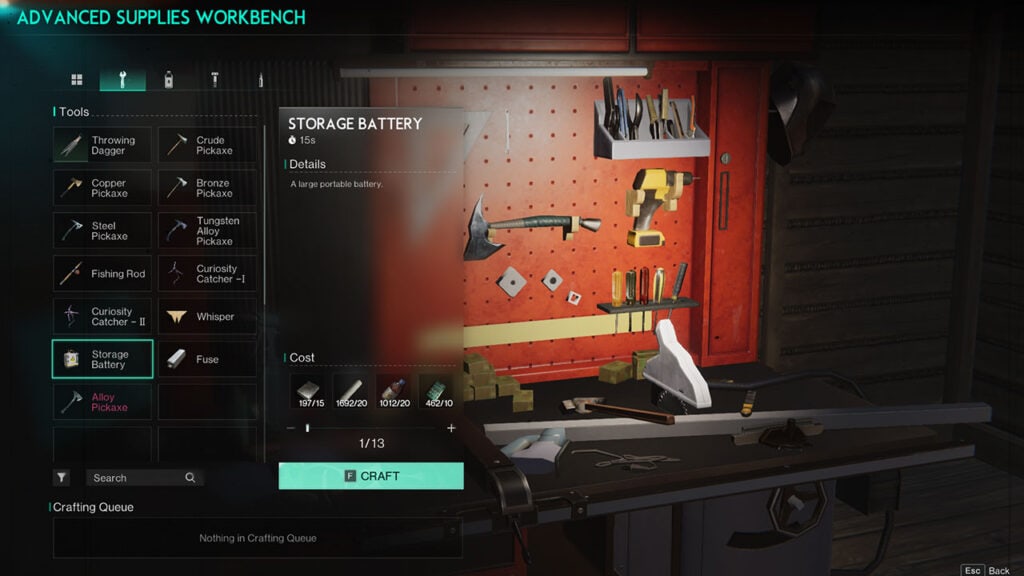Select the Steel Pickaxe recipe
The height and width of the screenshot is (576, 1024).
[102, 231]
